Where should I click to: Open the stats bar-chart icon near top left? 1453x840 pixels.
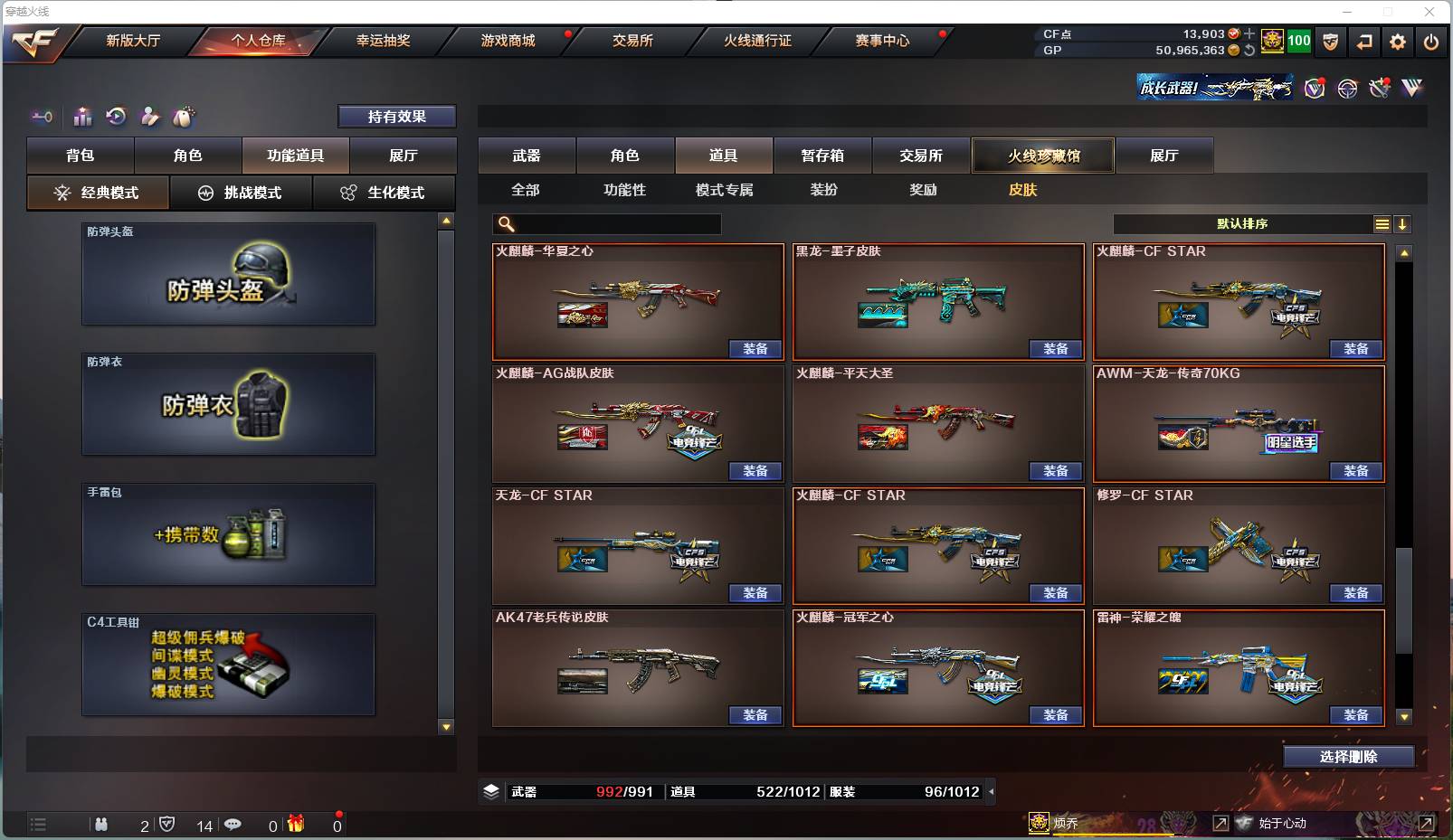(82, 117)
